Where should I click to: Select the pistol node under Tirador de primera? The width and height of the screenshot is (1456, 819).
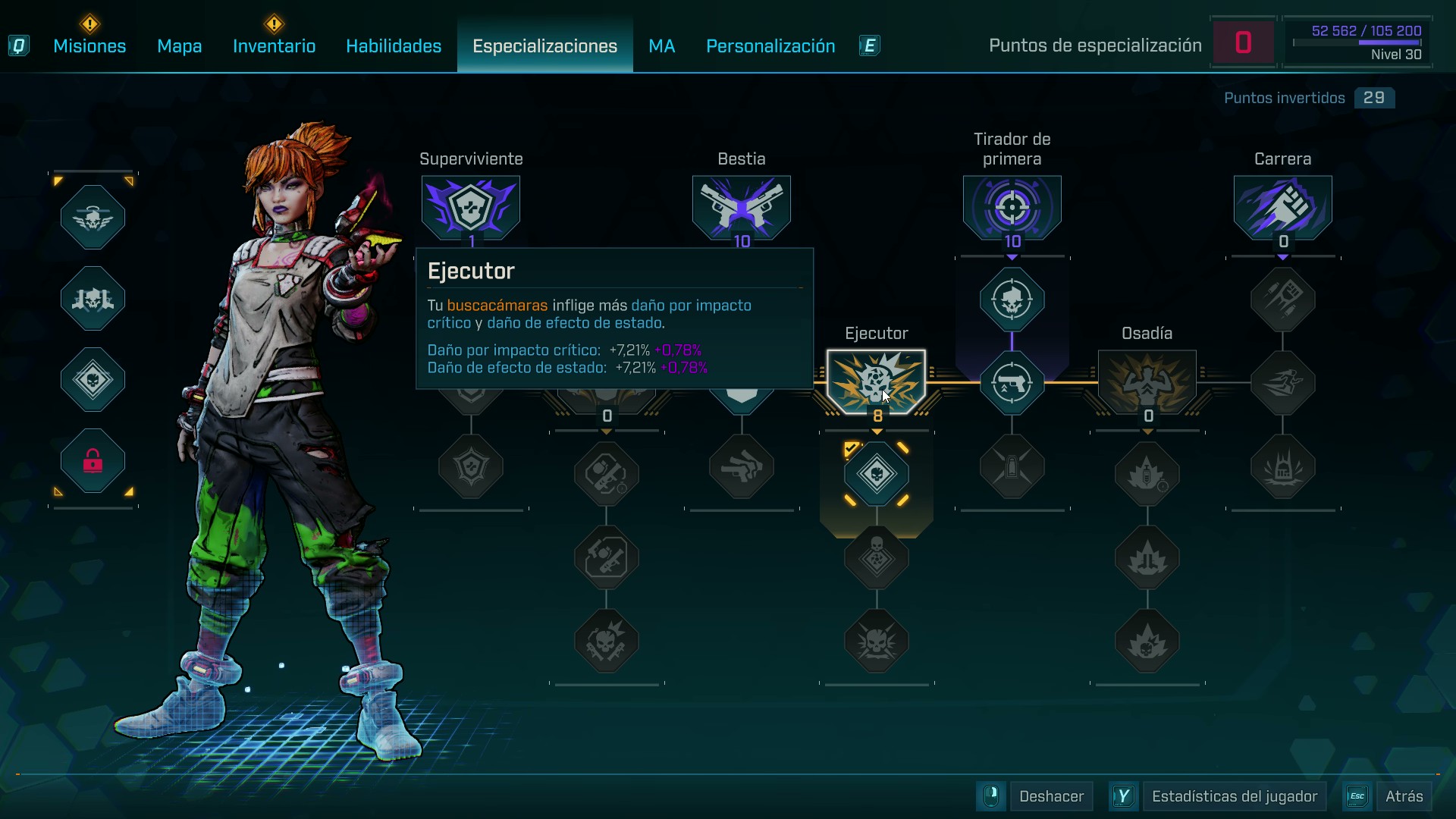1012,383
